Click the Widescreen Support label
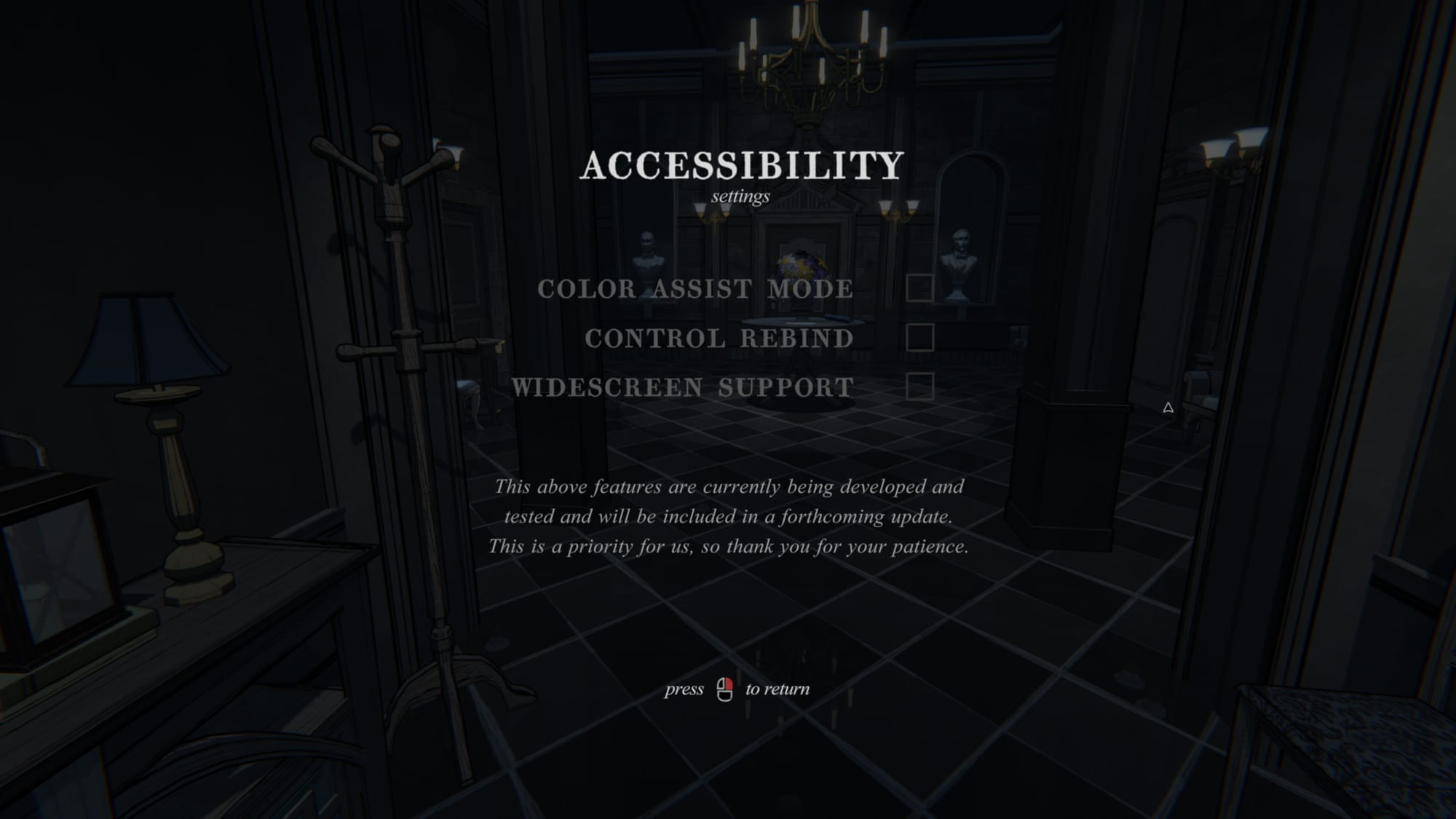 coord(683,387)
